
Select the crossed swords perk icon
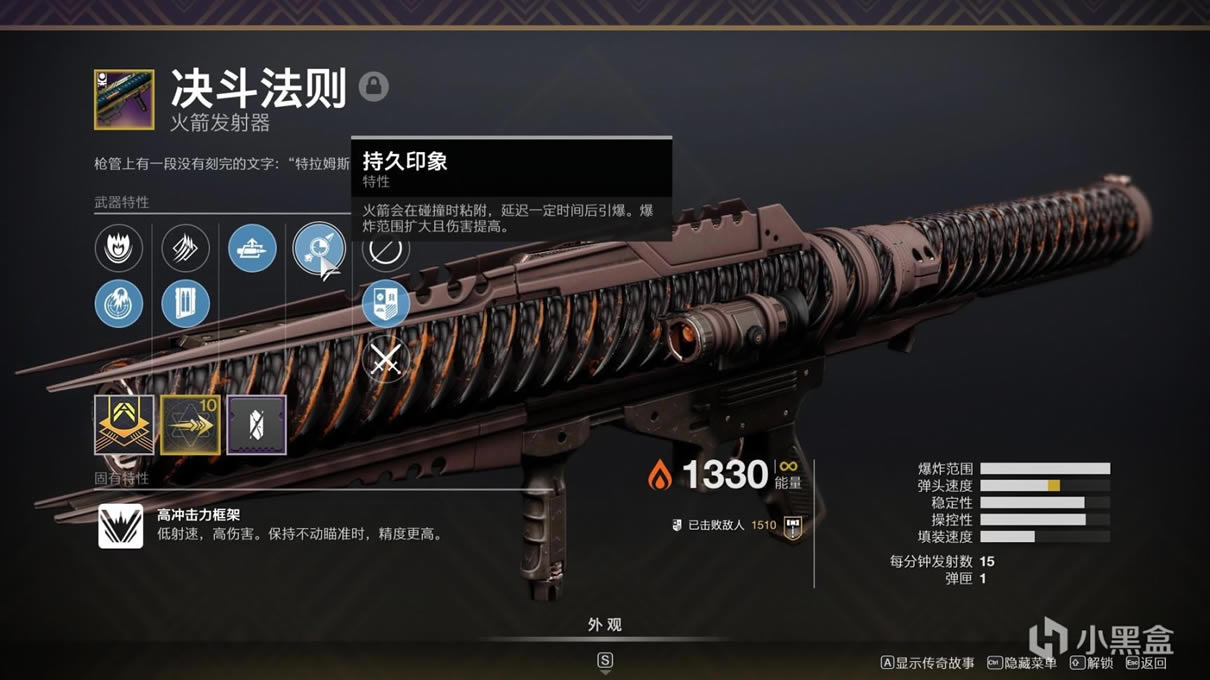pos(385,360)
